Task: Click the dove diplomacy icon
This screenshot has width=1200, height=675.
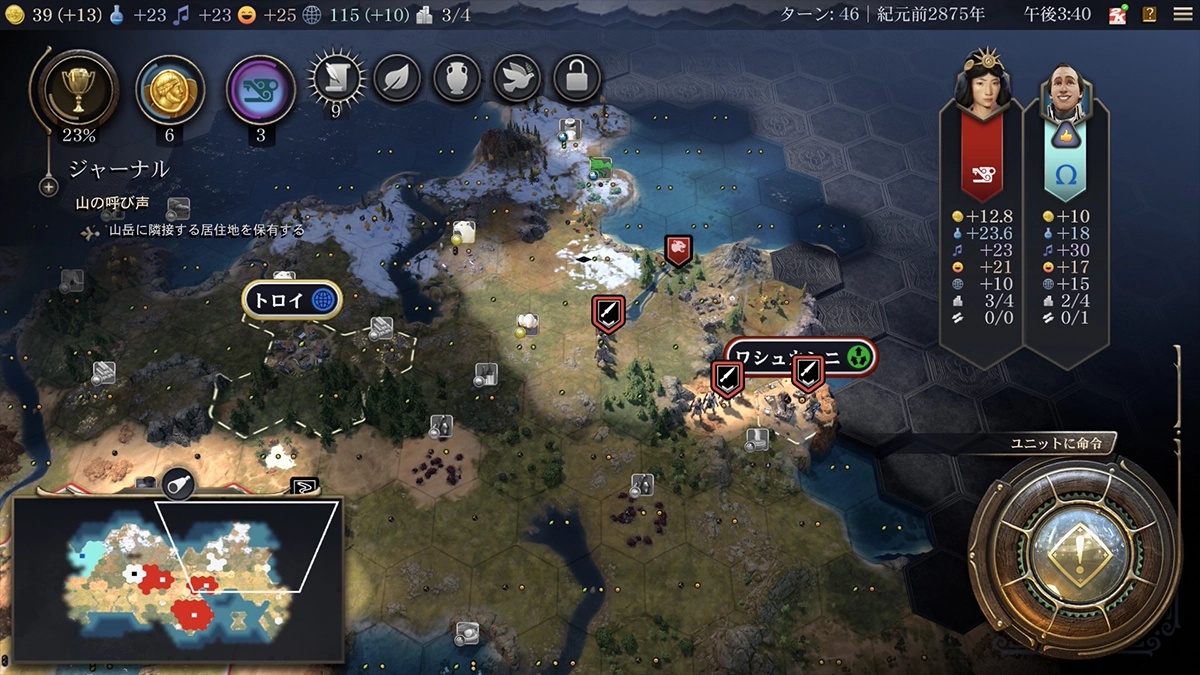Action: (517, 79)
